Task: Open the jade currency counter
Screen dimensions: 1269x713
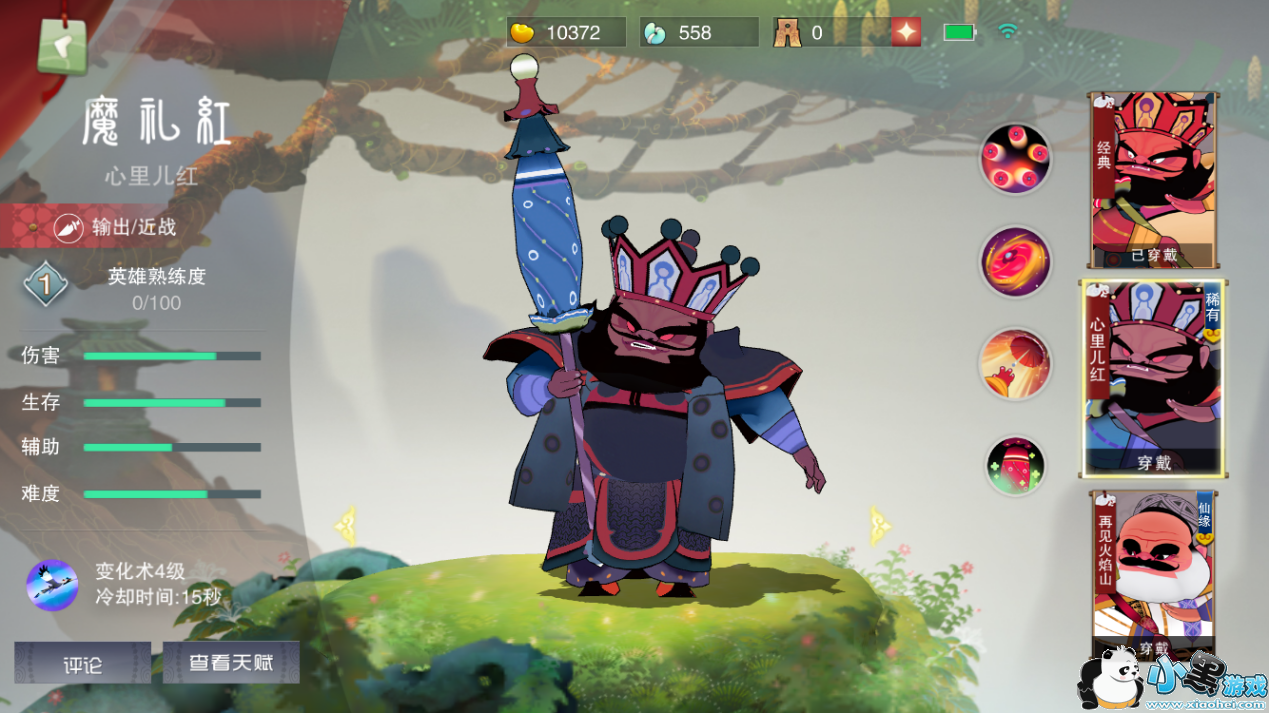Action: click(x=698, y=32)
